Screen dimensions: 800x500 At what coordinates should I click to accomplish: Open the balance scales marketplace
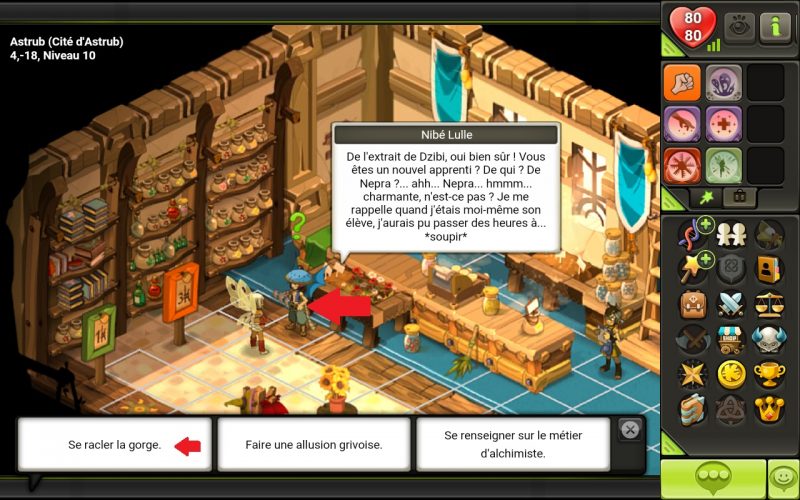(769, 304)
